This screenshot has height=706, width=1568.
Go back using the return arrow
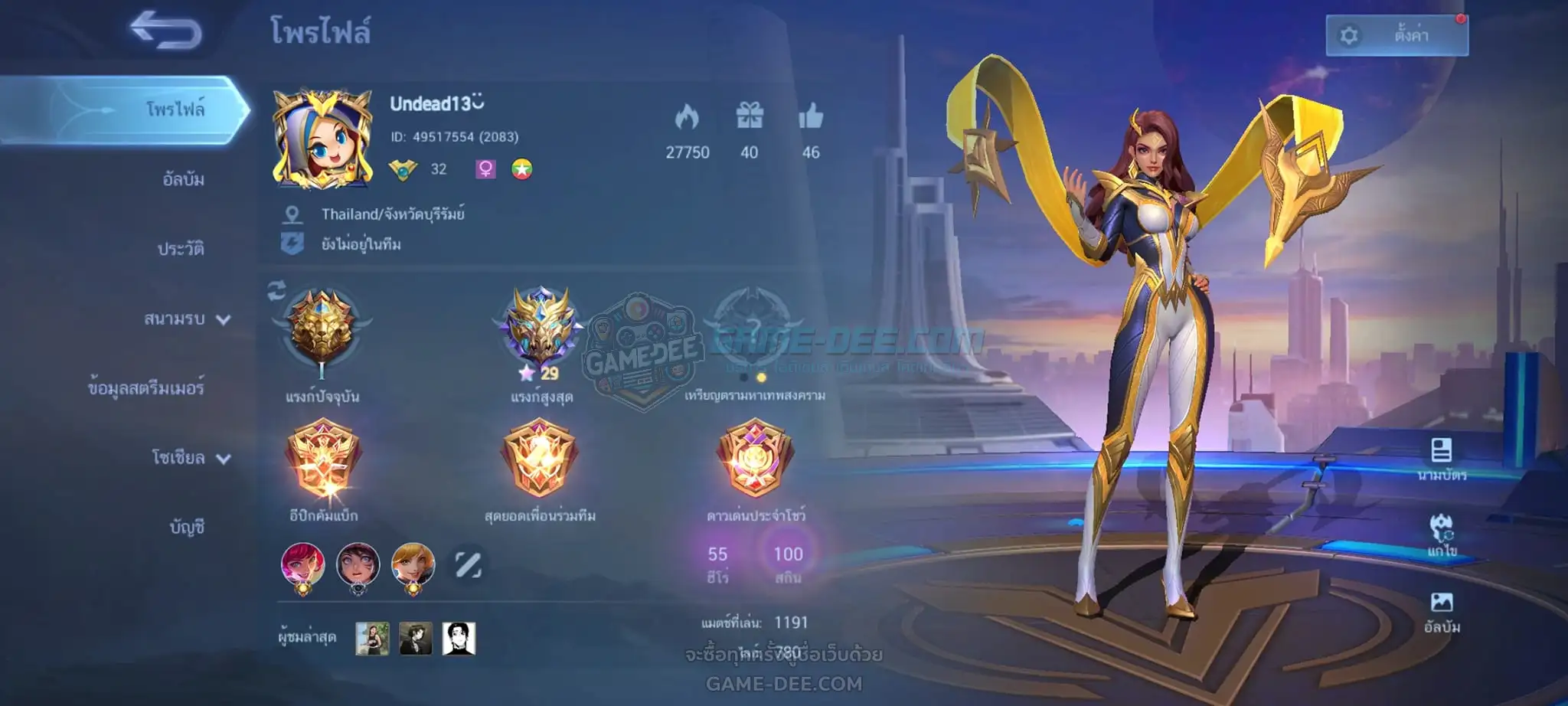pos(165,31)
